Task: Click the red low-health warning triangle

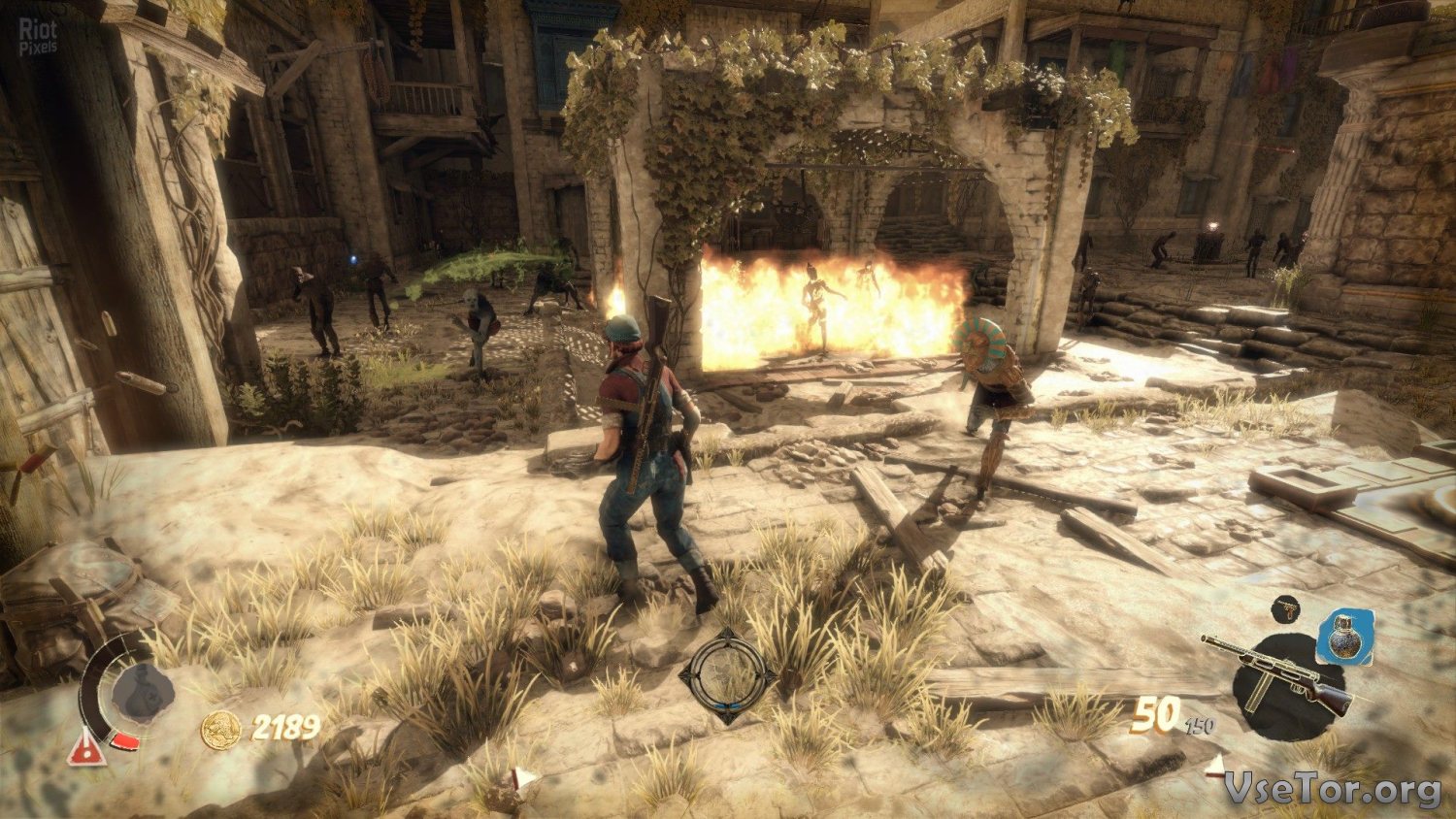Action: click(86, 747)
